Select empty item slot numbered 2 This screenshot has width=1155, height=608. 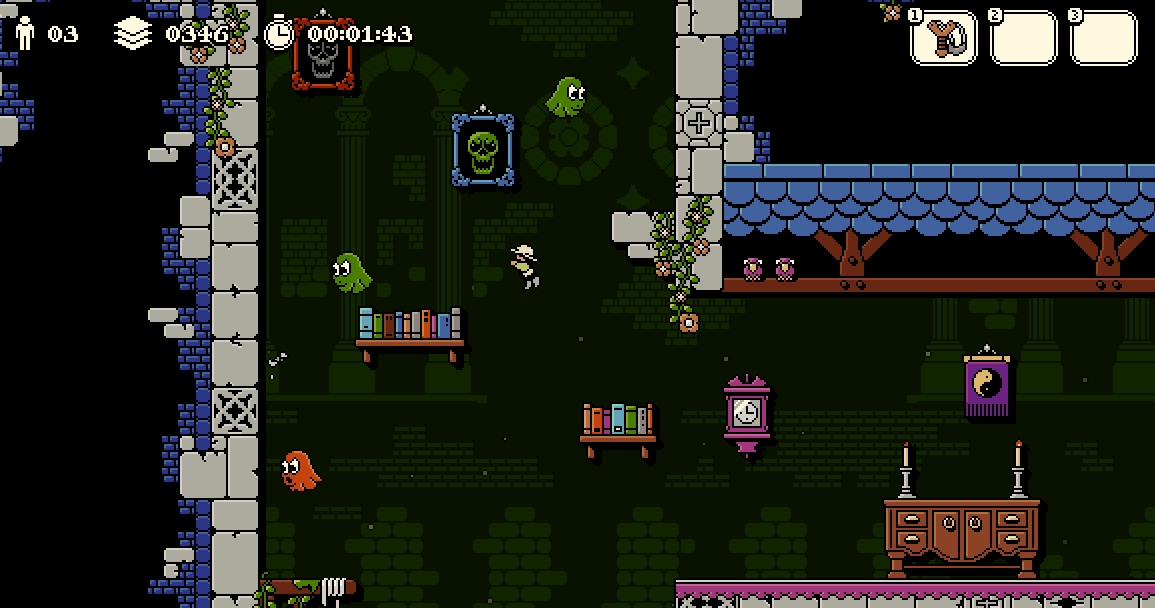1023,38
